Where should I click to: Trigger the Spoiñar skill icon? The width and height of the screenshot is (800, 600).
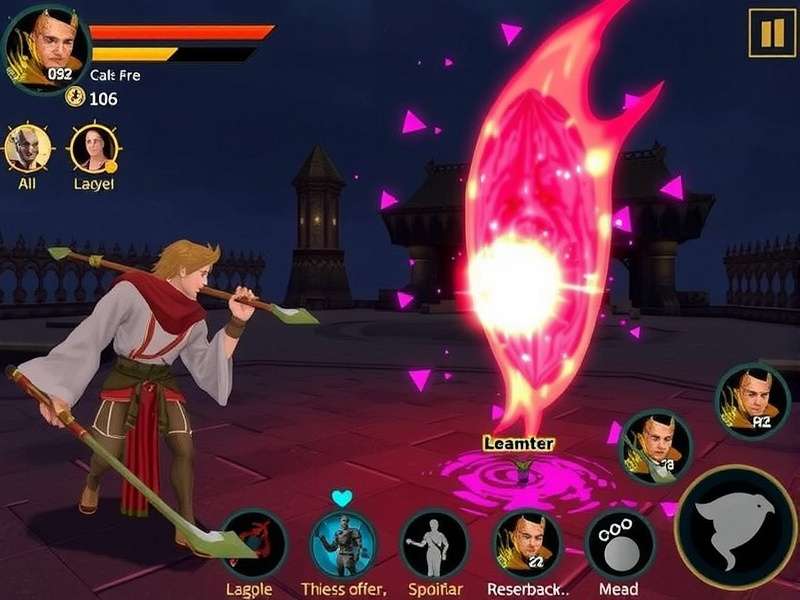point(434,543)
